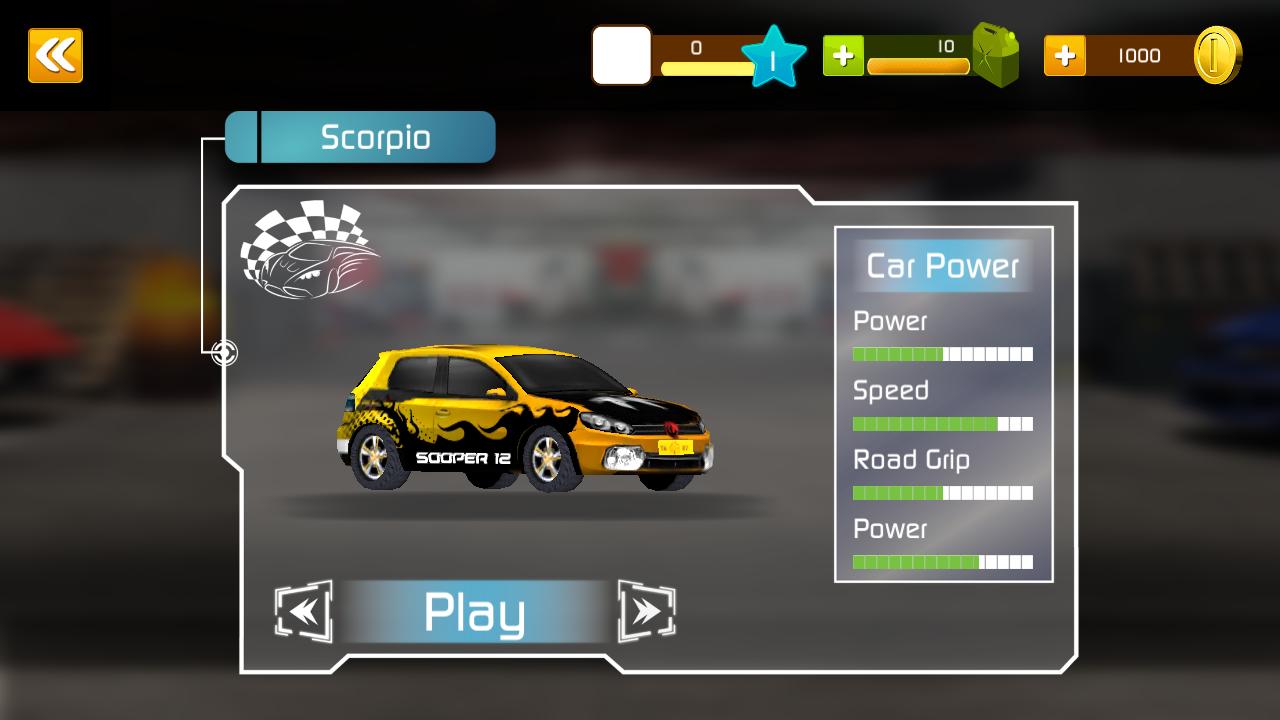Click the plus icon to buy coins
Image resolution: width=1280 pixels, height=720 pixels.
pos(1066,55)
